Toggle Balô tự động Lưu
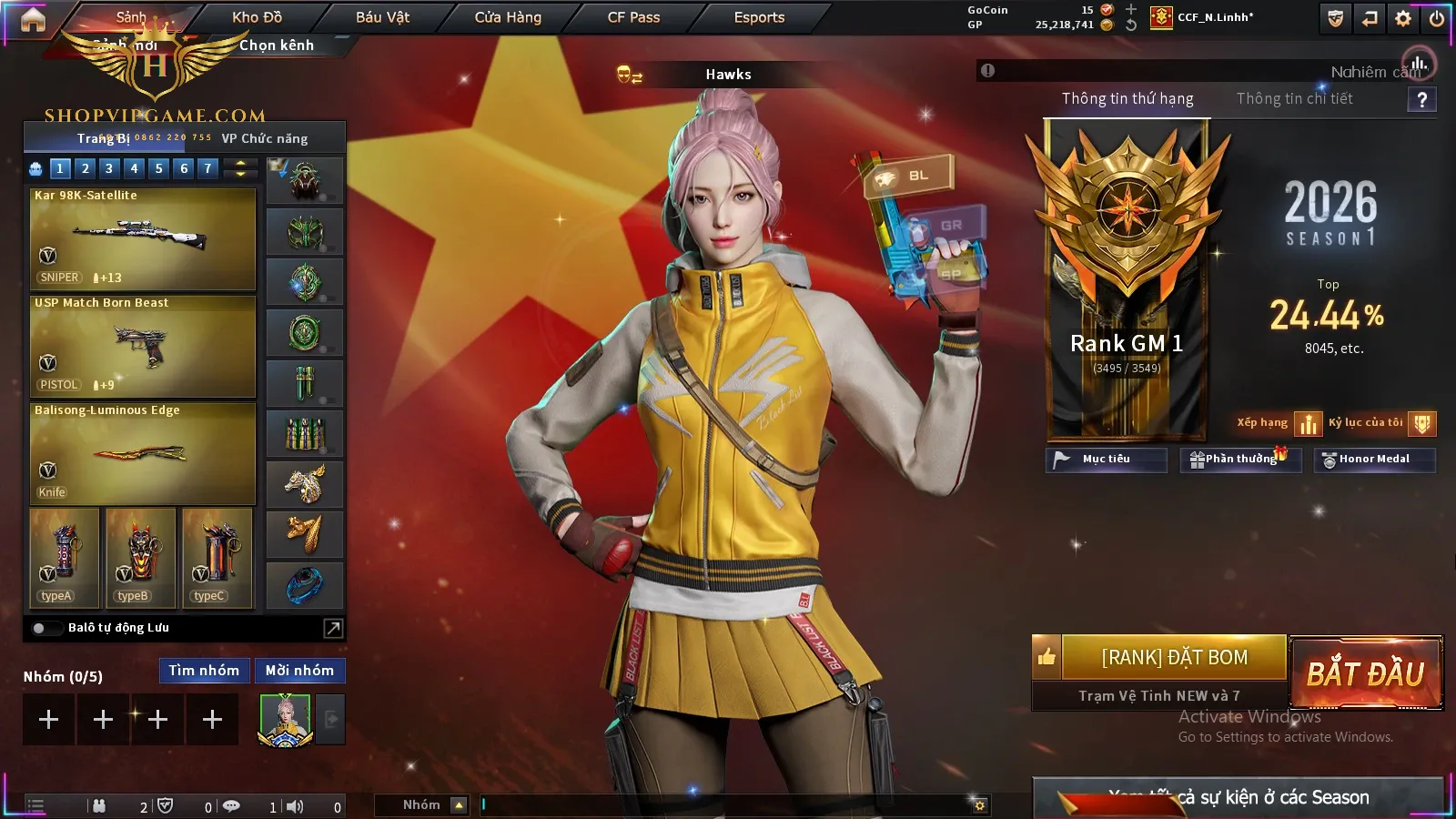The image size is (1456, 819). [x=40, y=628]
